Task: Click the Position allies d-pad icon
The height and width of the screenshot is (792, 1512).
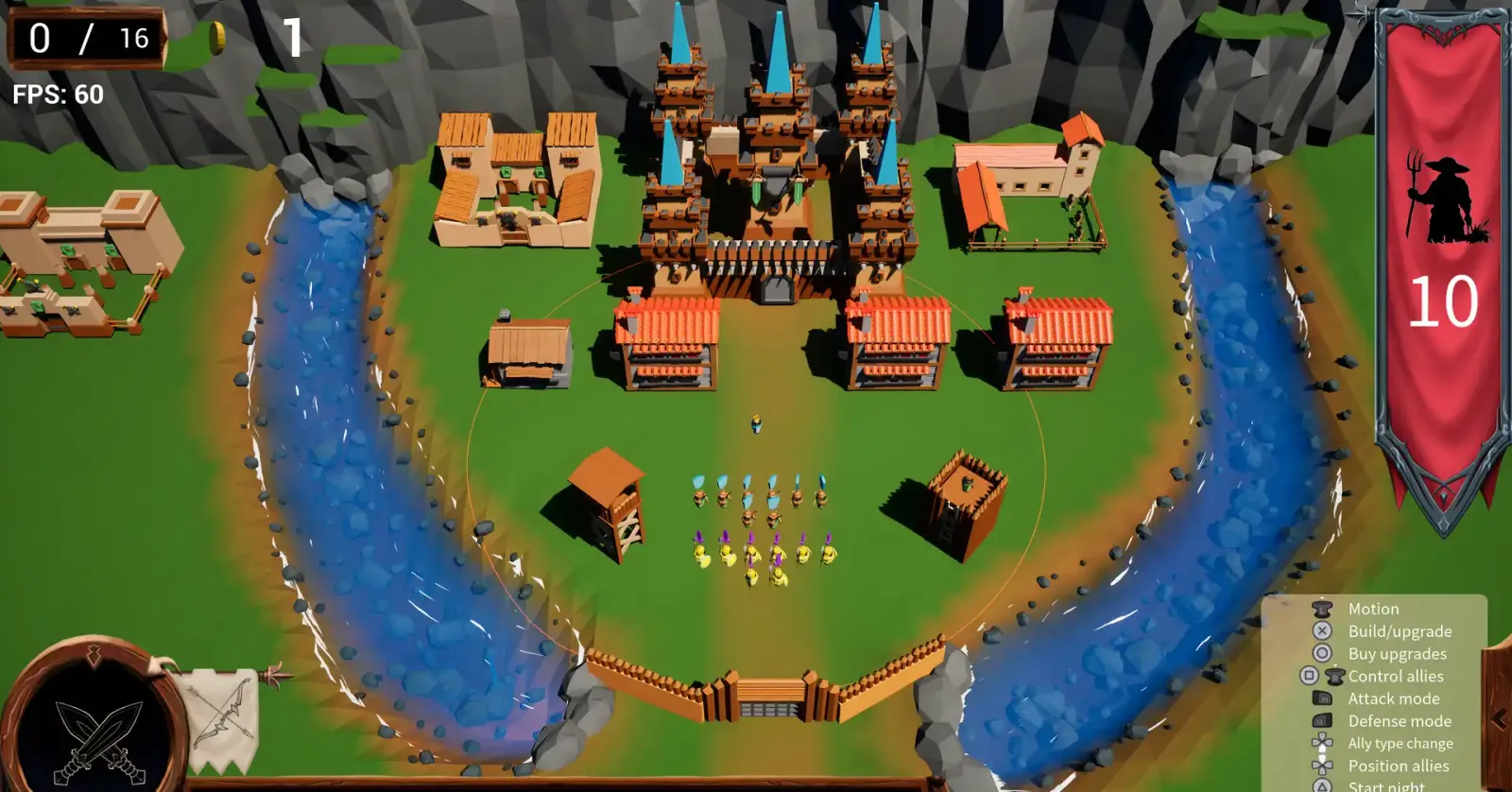Action: tap(1320, 766)
